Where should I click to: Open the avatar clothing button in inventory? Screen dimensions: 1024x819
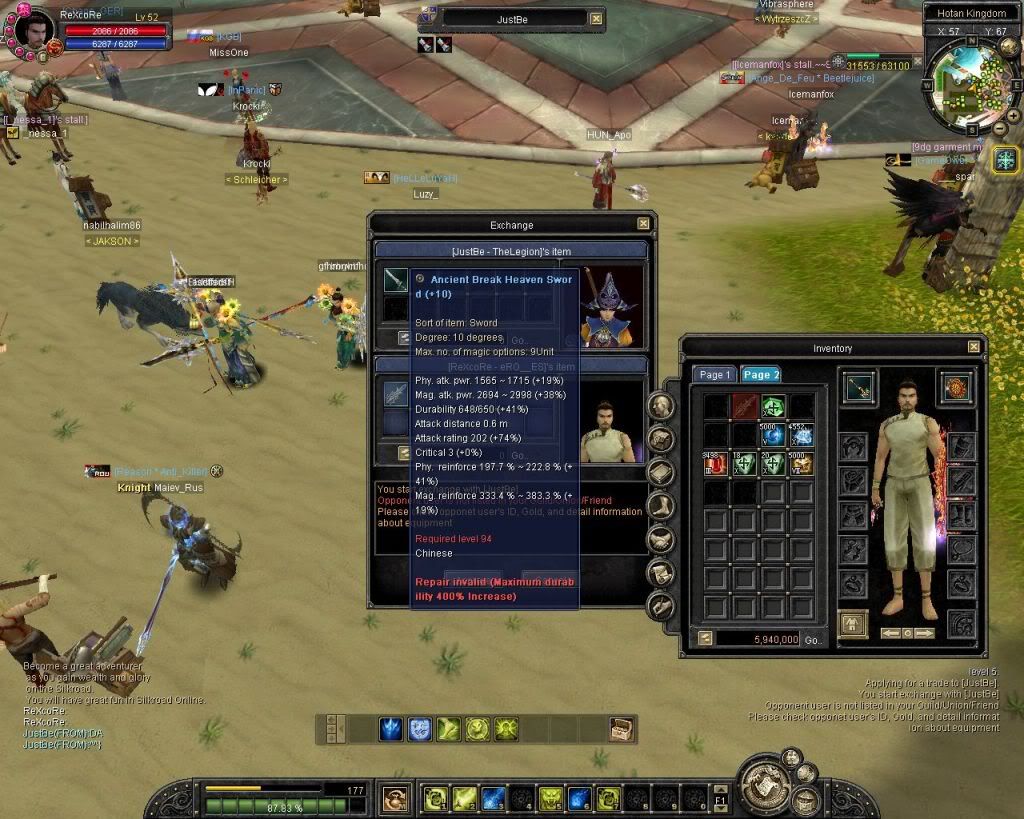tap(853, 623)
